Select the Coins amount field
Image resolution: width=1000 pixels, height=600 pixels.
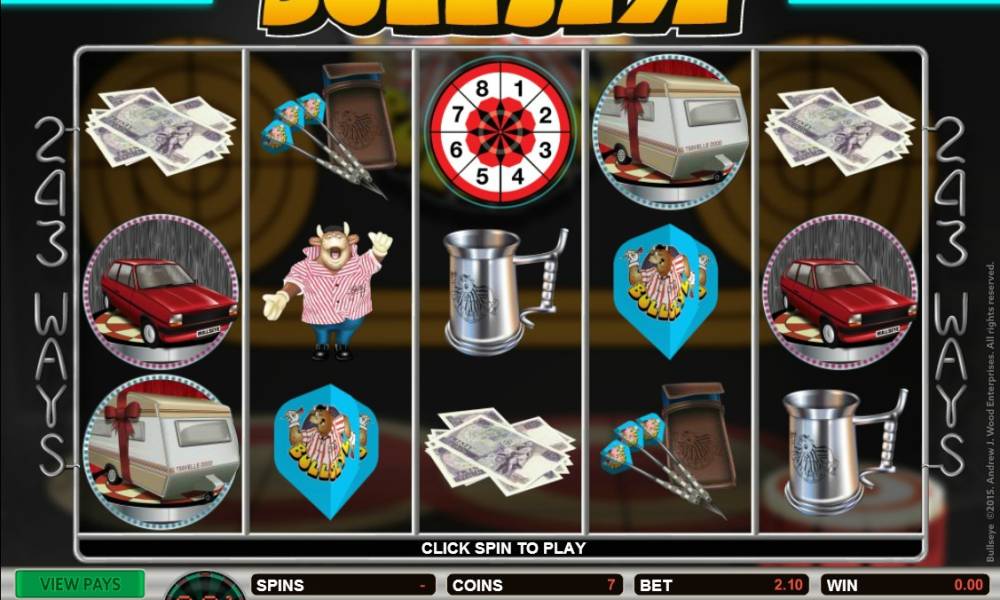(535, 585)
